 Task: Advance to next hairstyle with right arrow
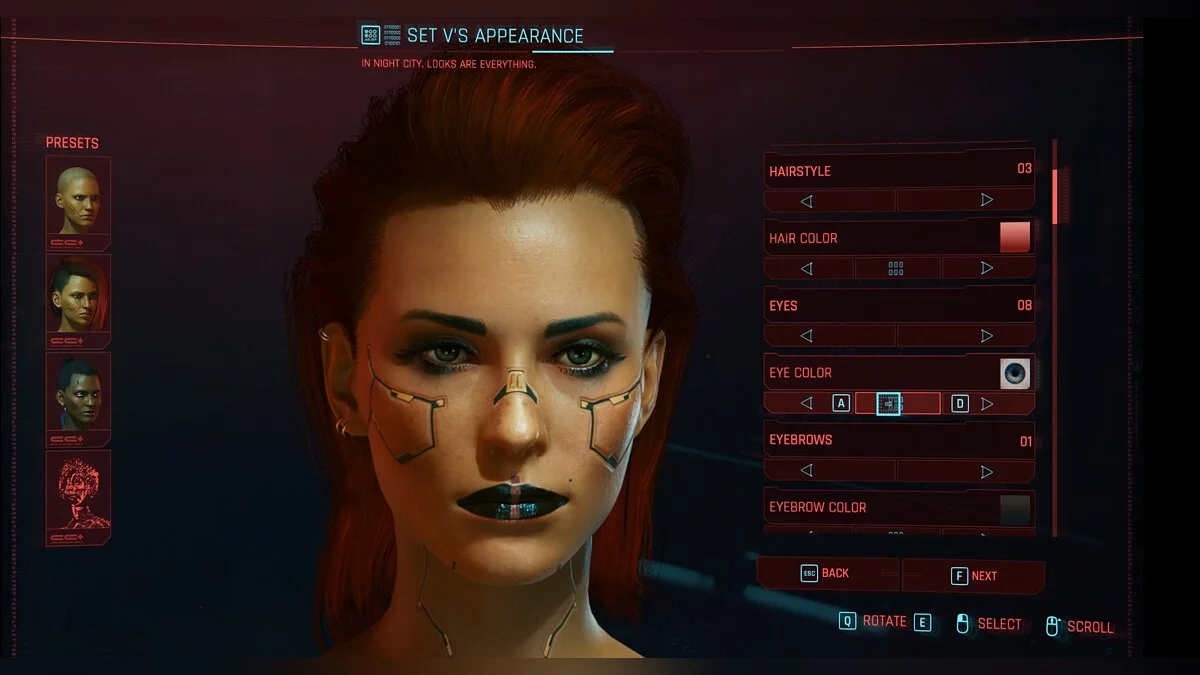(x=987, y=201)
